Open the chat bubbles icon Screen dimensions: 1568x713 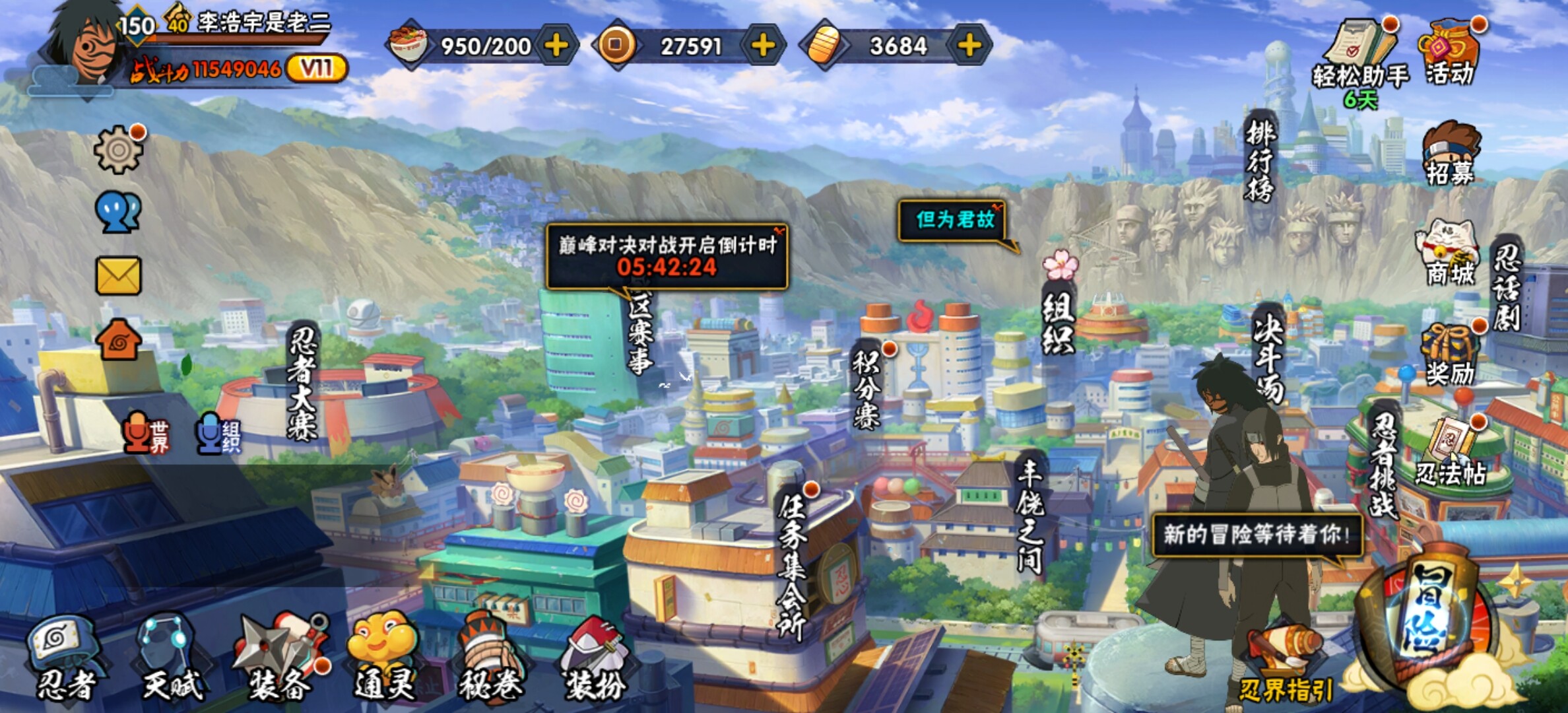119,213
